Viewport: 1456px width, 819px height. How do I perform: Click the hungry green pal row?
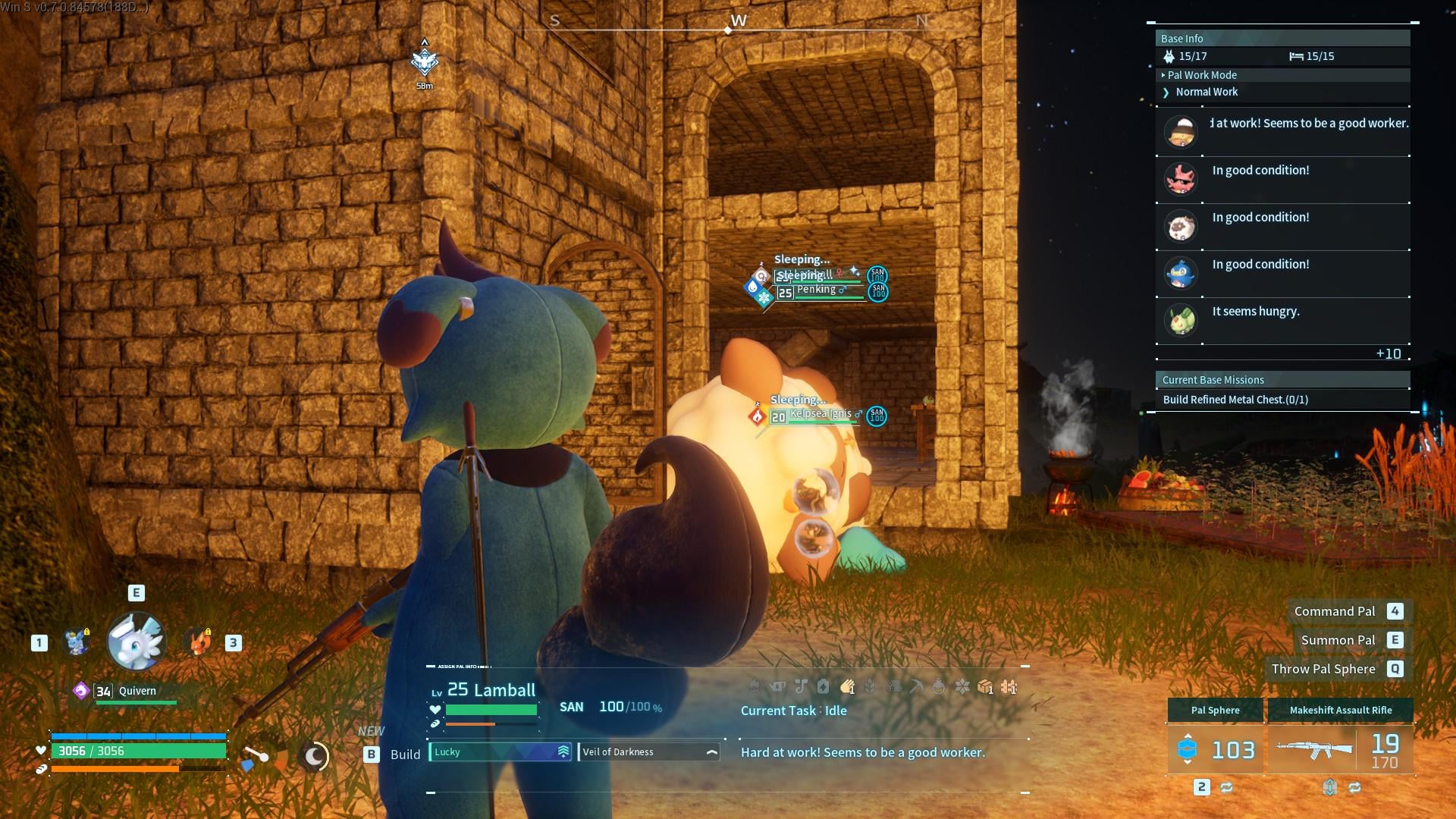point(1282,320)
